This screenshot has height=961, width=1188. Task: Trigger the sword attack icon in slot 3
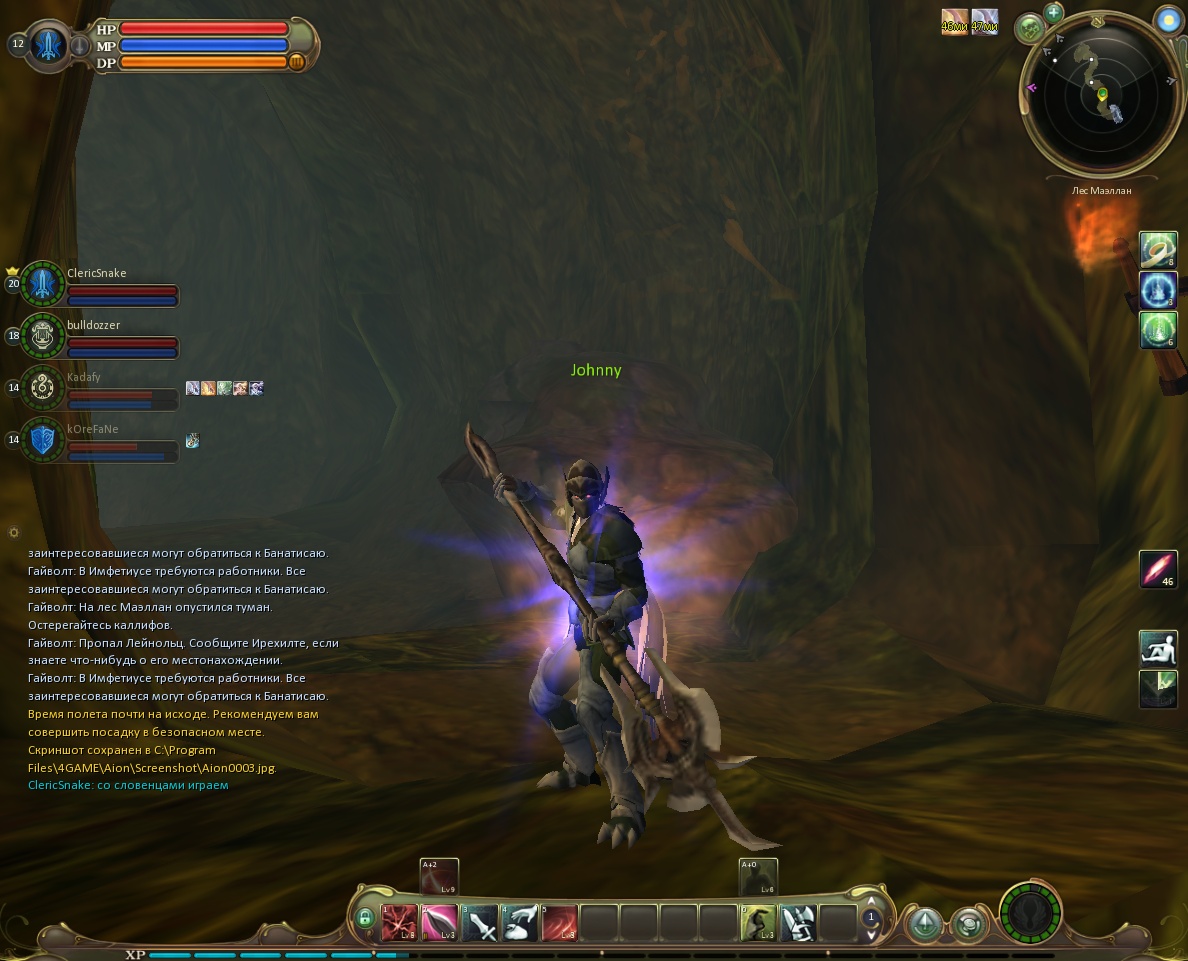click(480, 922)
